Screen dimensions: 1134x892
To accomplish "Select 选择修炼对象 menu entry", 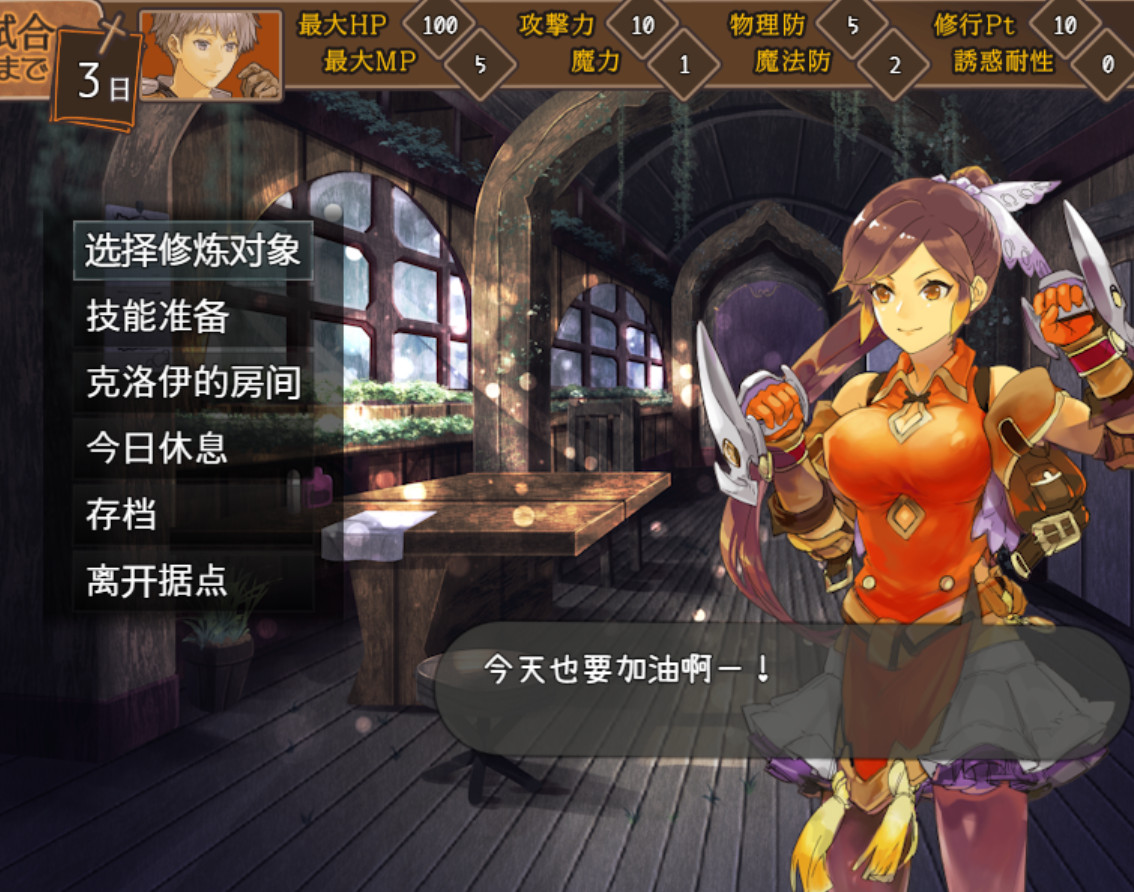I will [192, 251].
